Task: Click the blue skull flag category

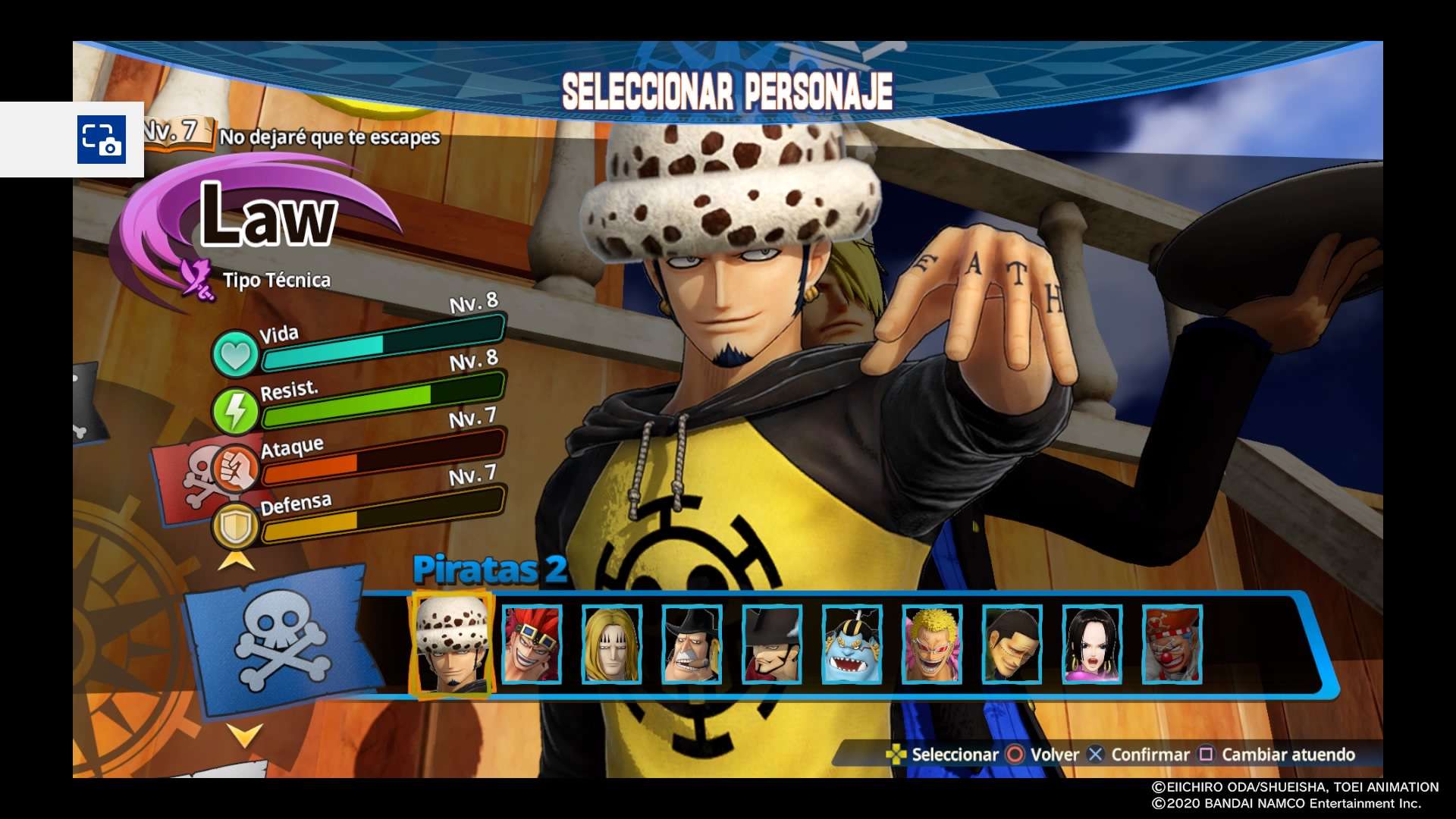Action: point(281,641)
